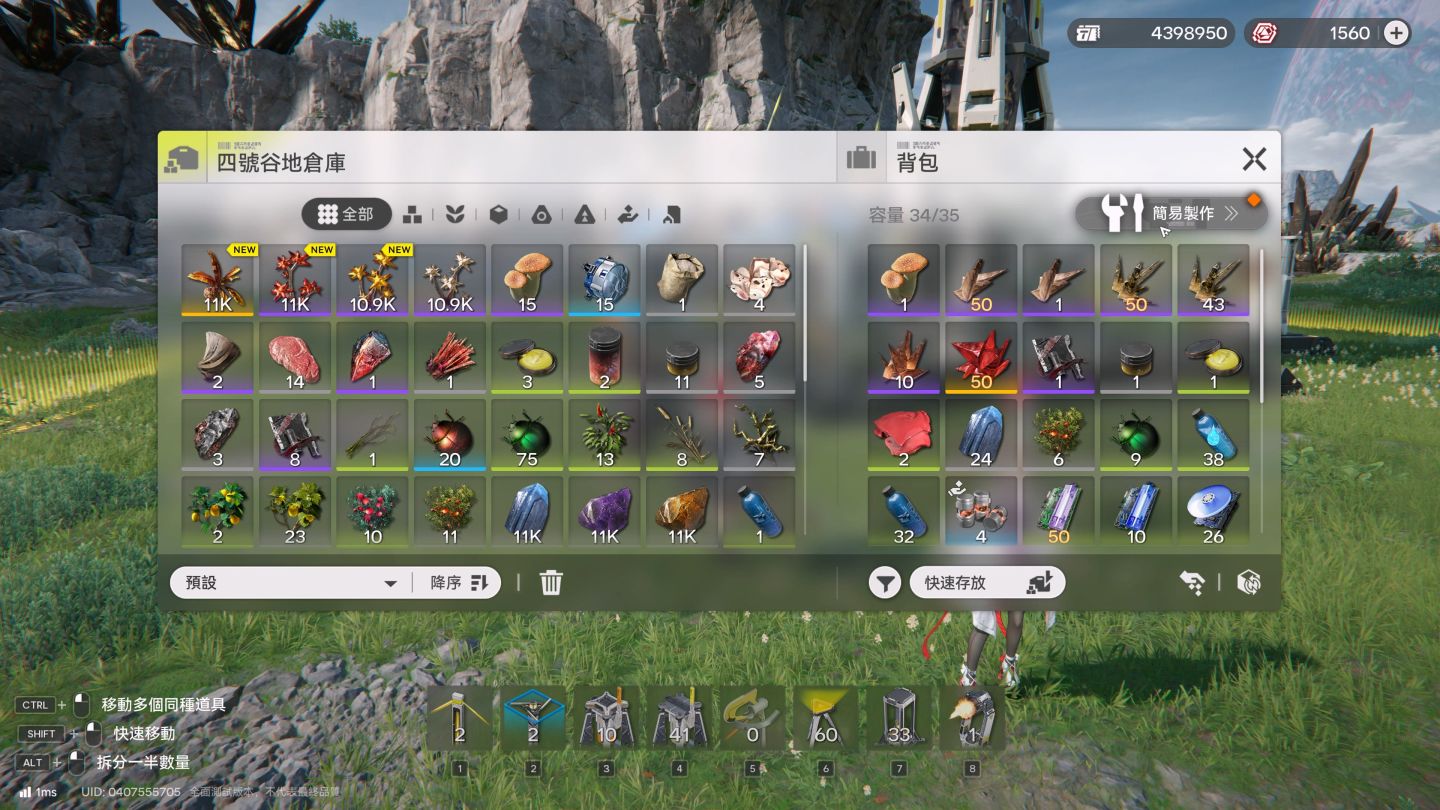Select the 全部 all-items filter tab

345,214
